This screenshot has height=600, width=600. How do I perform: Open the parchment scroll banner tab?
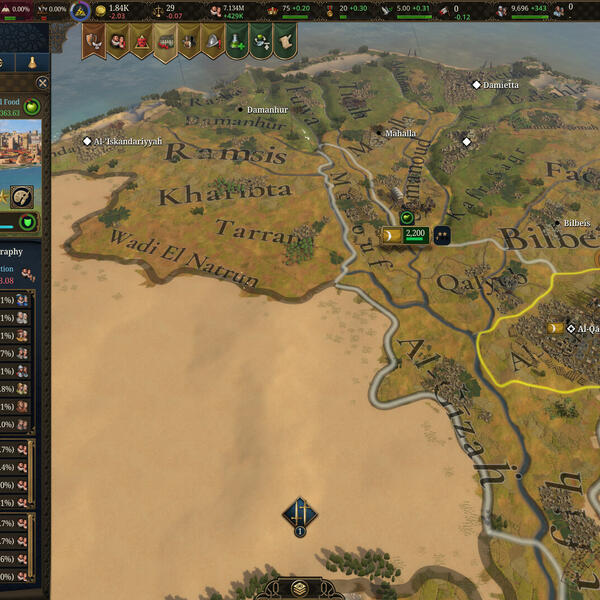(284, 41)
